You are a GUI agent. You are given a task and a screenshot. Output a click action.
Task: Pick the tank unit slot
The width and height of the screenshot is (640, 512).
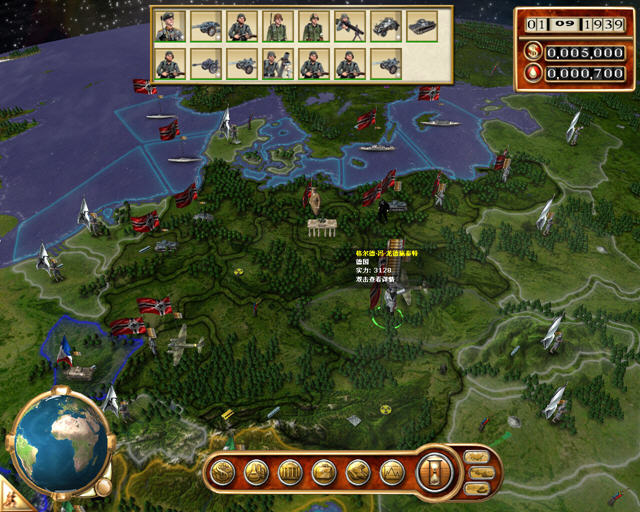pos(422,27)
